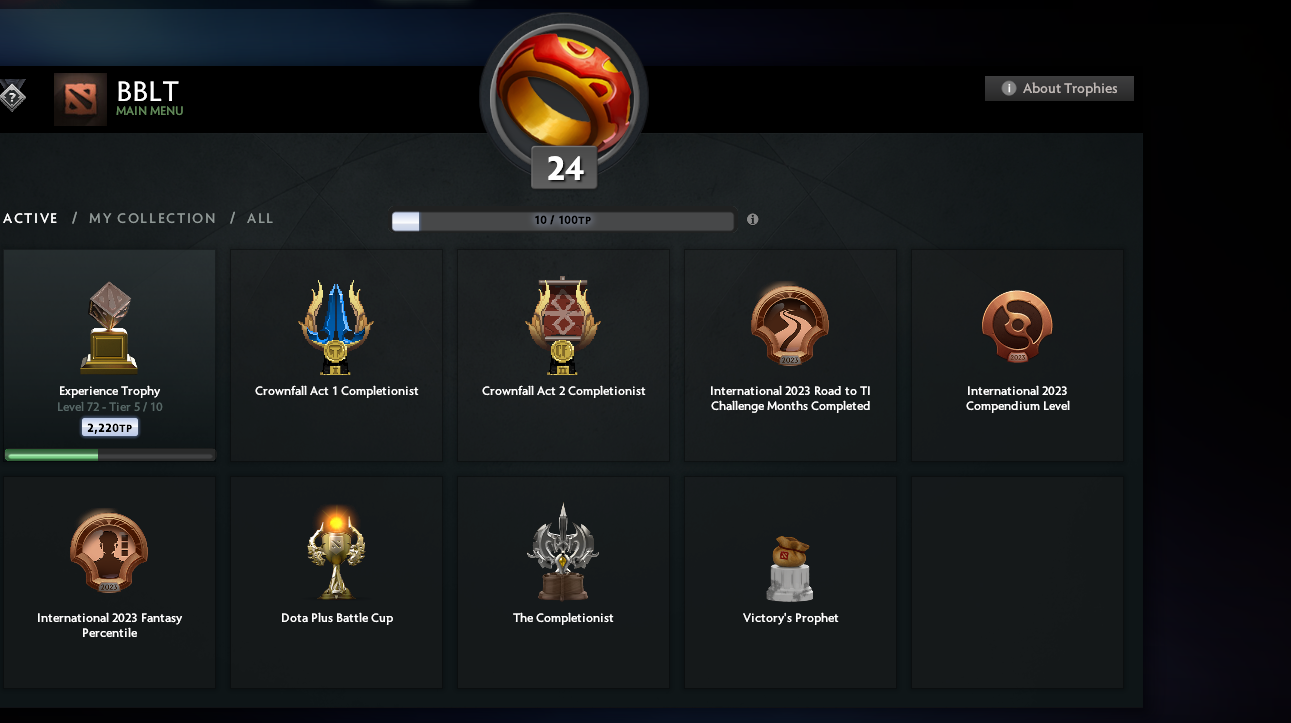The width and height of the screenshot is (1291, 723).
Task: Open the Dota Plus Battle Cup trophy
Action: click(x=336, y=550)
